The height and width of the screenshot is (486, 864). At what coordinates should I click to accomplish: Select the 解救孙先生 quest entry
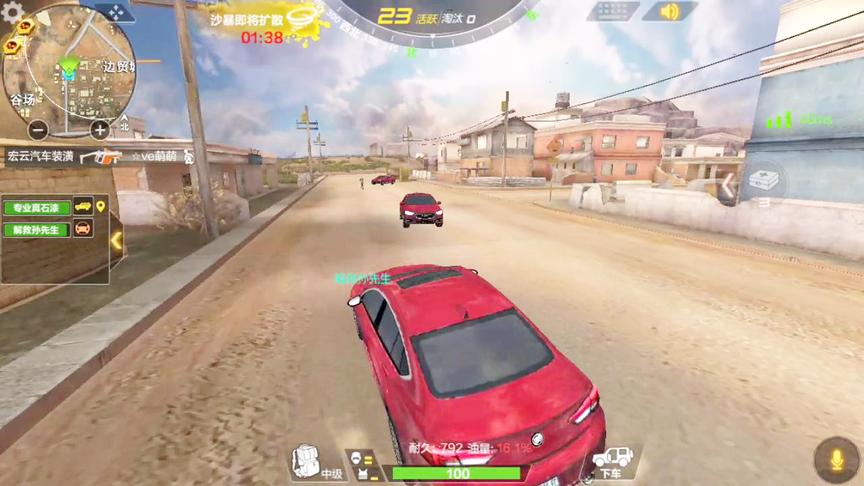(36, 229)
